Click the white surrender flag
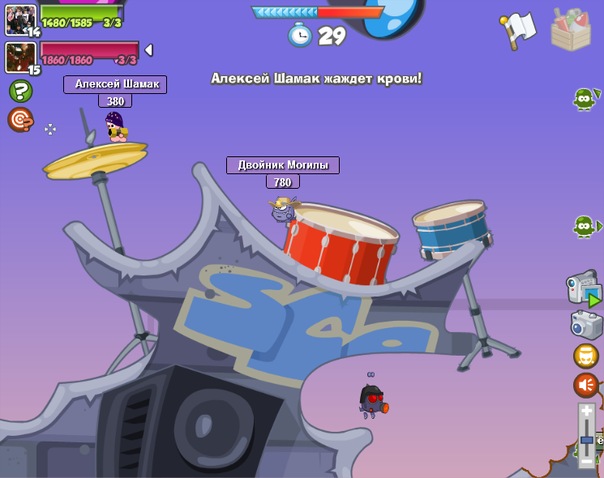604x478 pixels. coord(519,31)
